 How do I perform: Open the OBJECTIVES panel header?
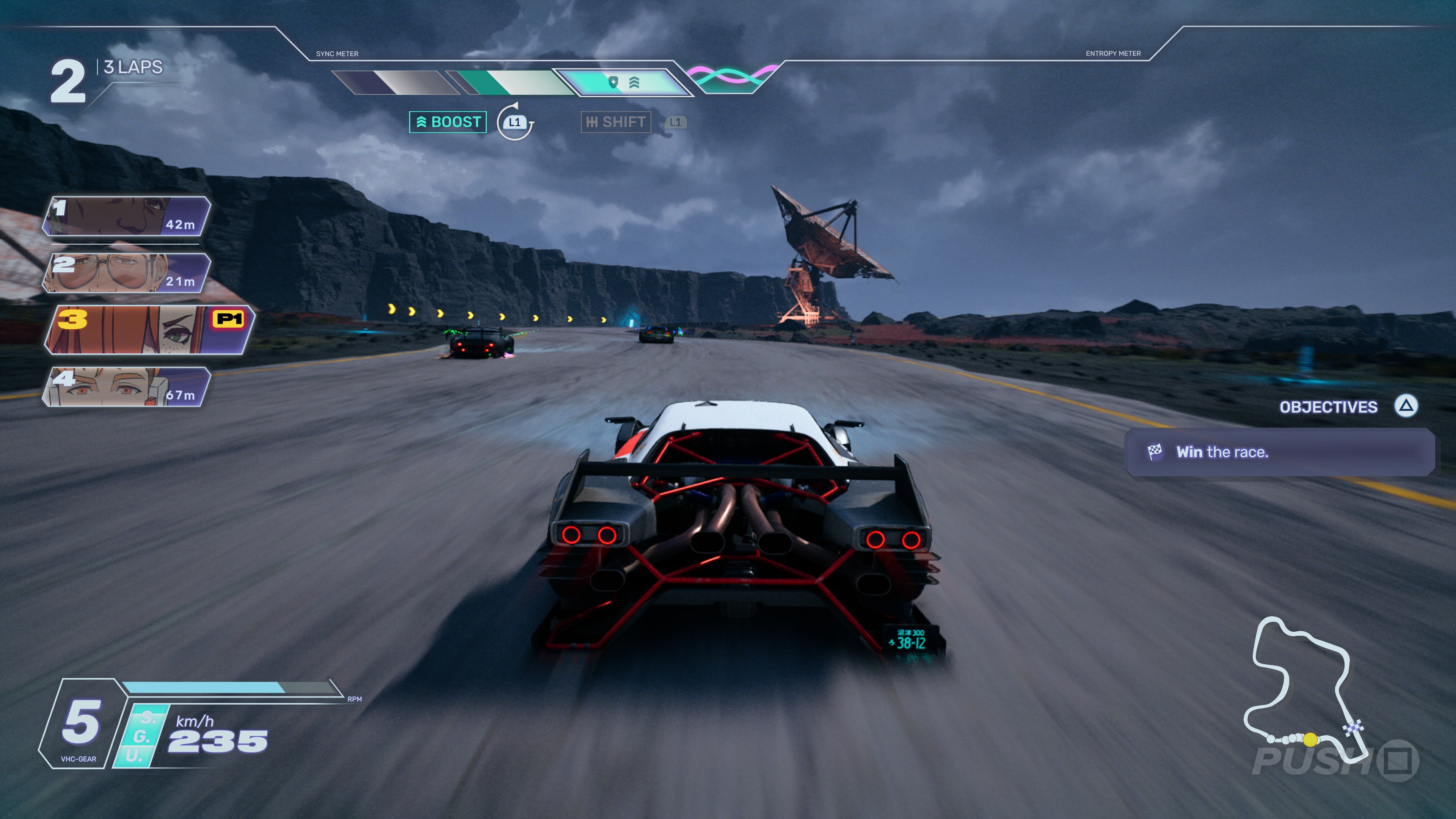tap(1328, 407)
